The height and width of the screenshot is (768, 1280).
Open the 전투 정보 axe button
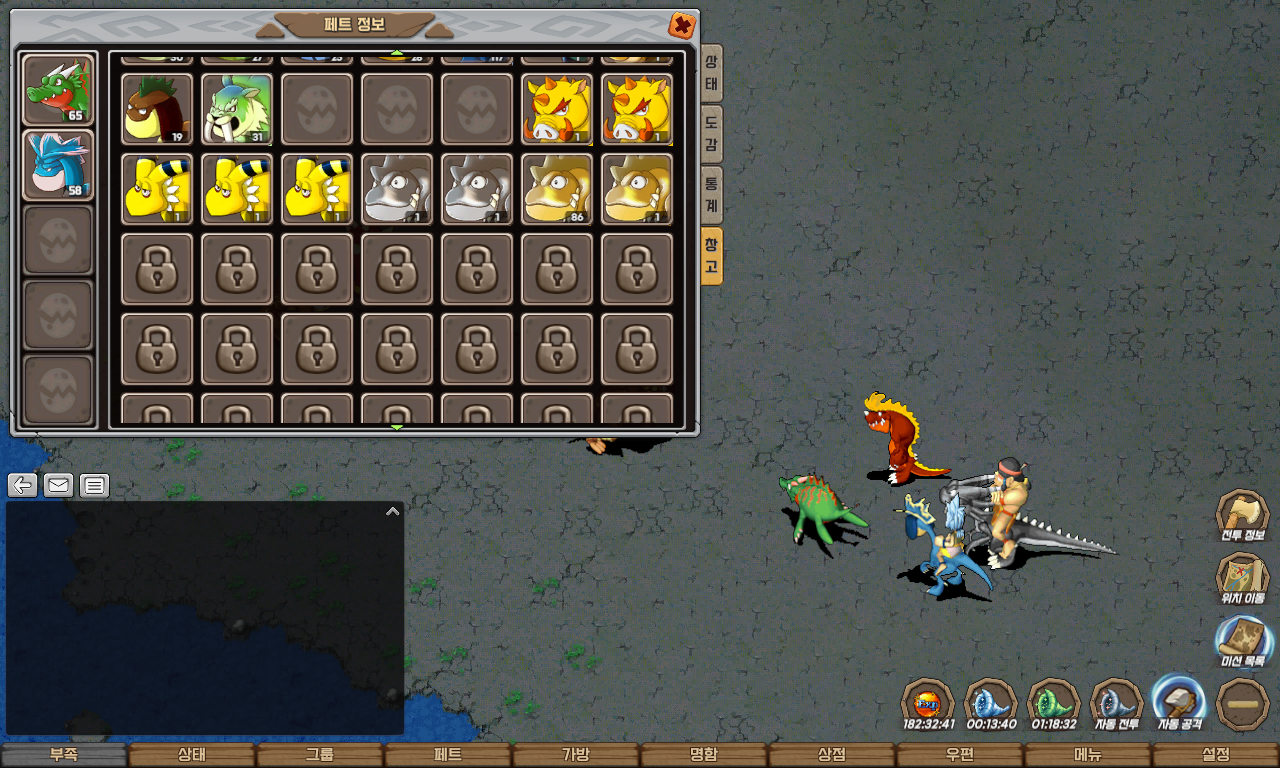[x=1242, y=516]
